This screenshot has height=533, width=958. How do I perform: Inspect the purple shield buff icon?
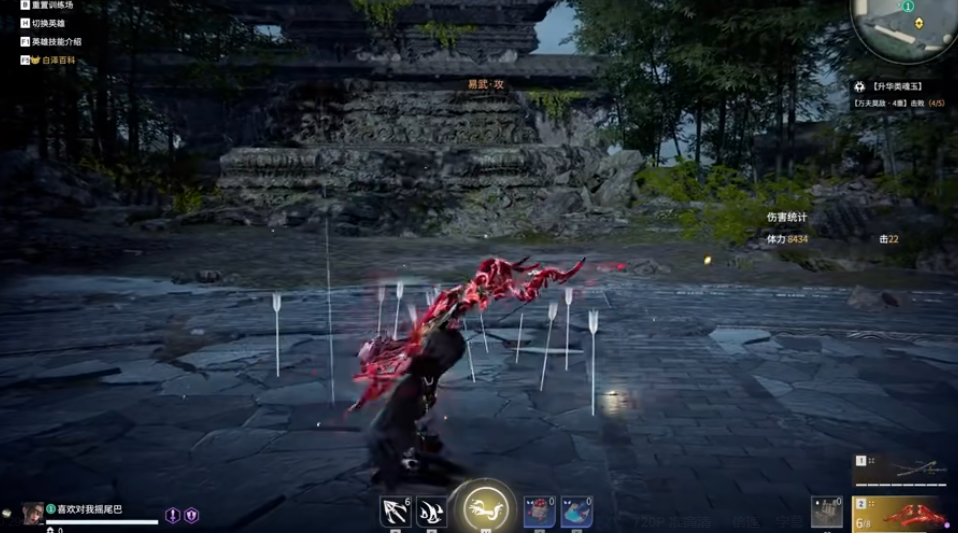pos(191,515)
